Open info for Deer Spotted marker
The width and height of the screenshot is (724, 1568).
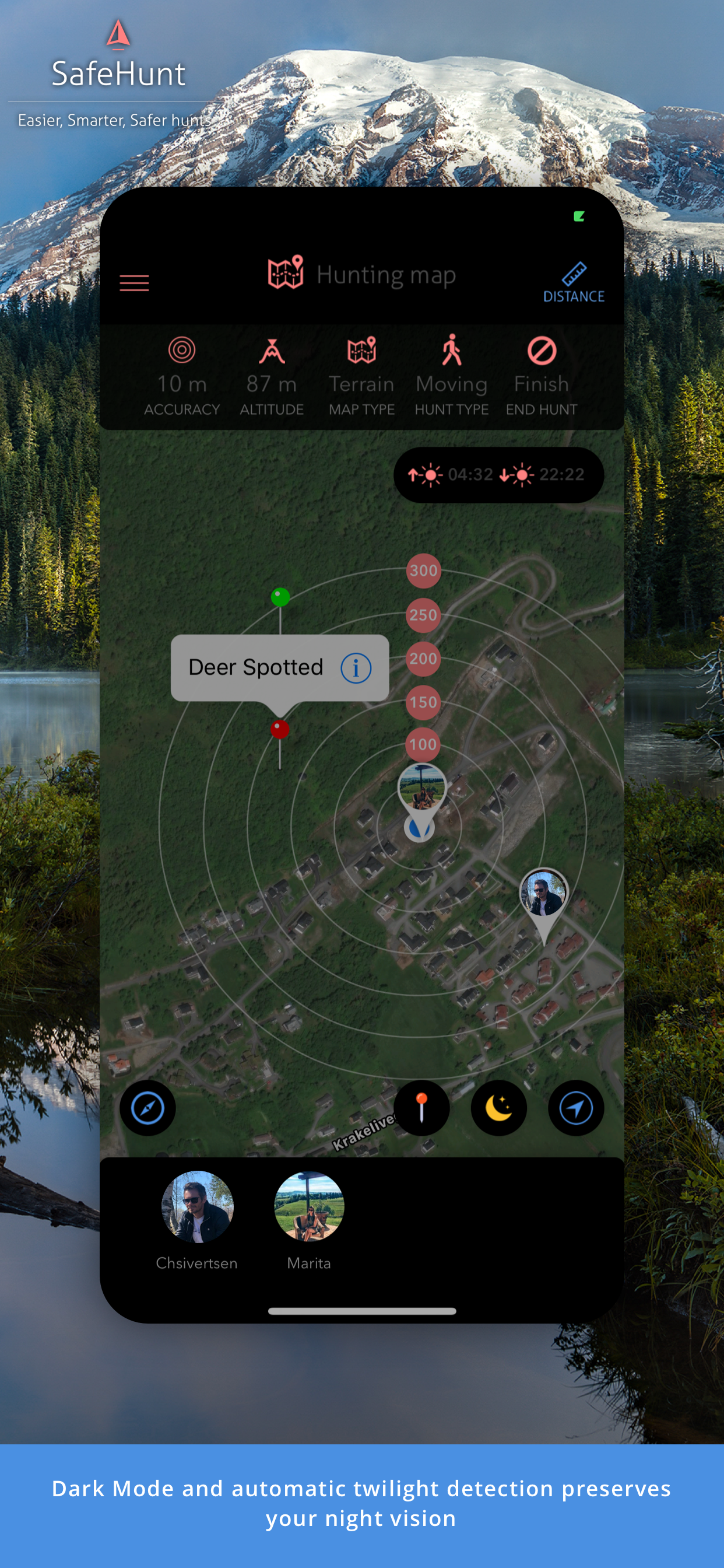pyautogui.click(x=356, y=668)
